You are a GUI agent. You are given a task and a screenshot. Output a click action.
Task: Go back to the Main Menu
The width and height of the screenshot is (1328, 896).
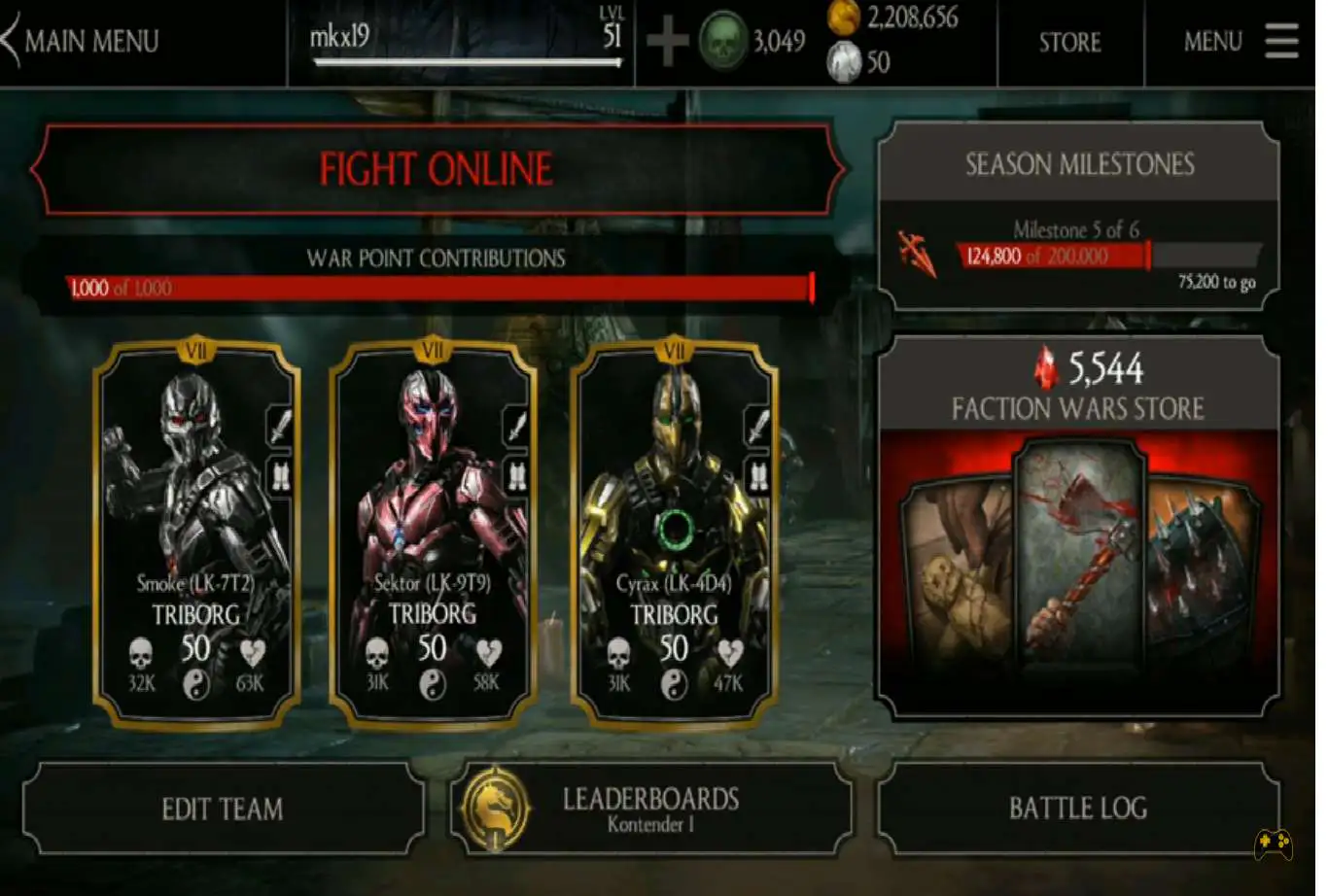tap(83, 41)
